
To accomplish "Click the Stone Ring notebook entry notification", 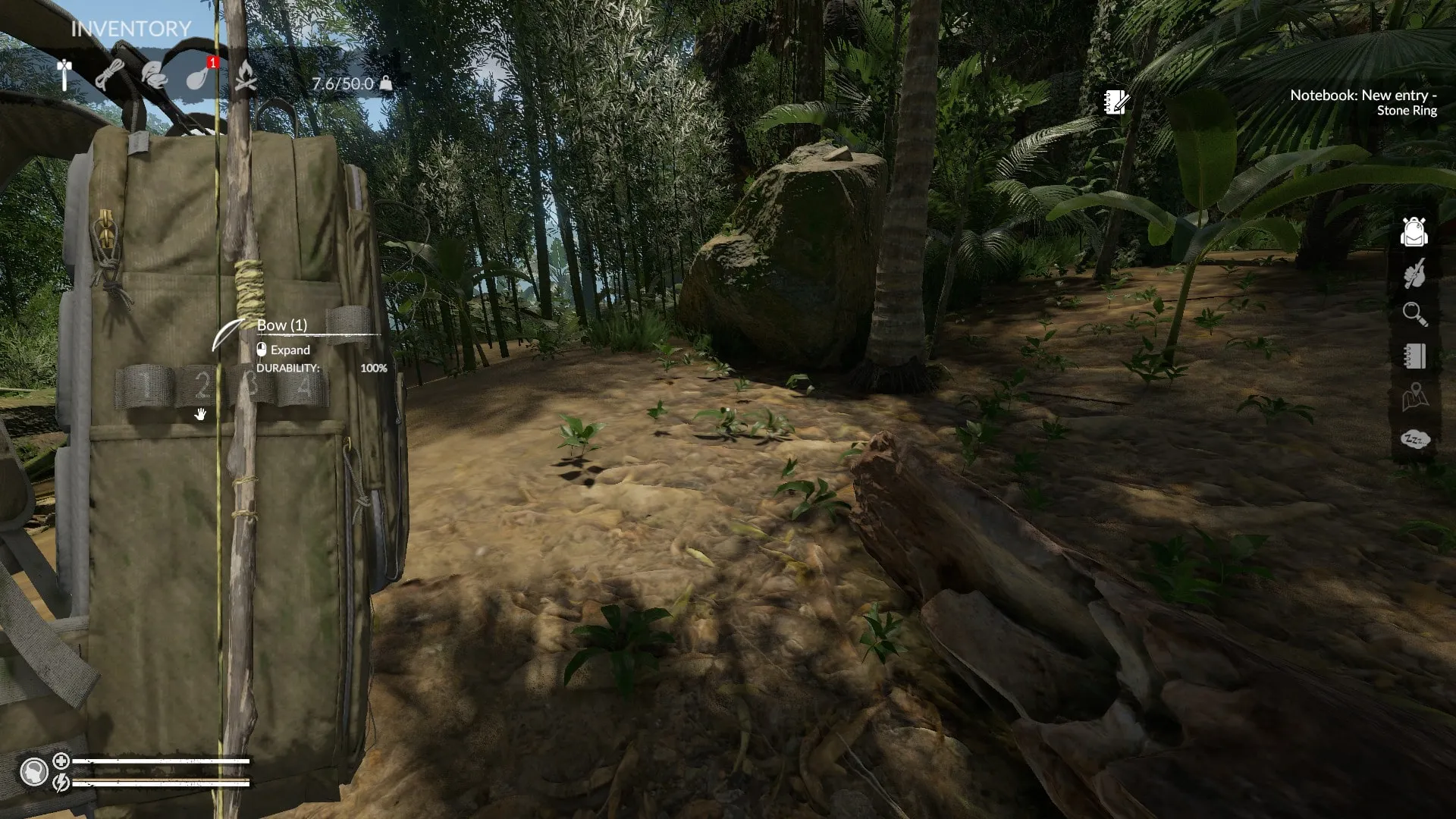I will (x=1363, y=102).
